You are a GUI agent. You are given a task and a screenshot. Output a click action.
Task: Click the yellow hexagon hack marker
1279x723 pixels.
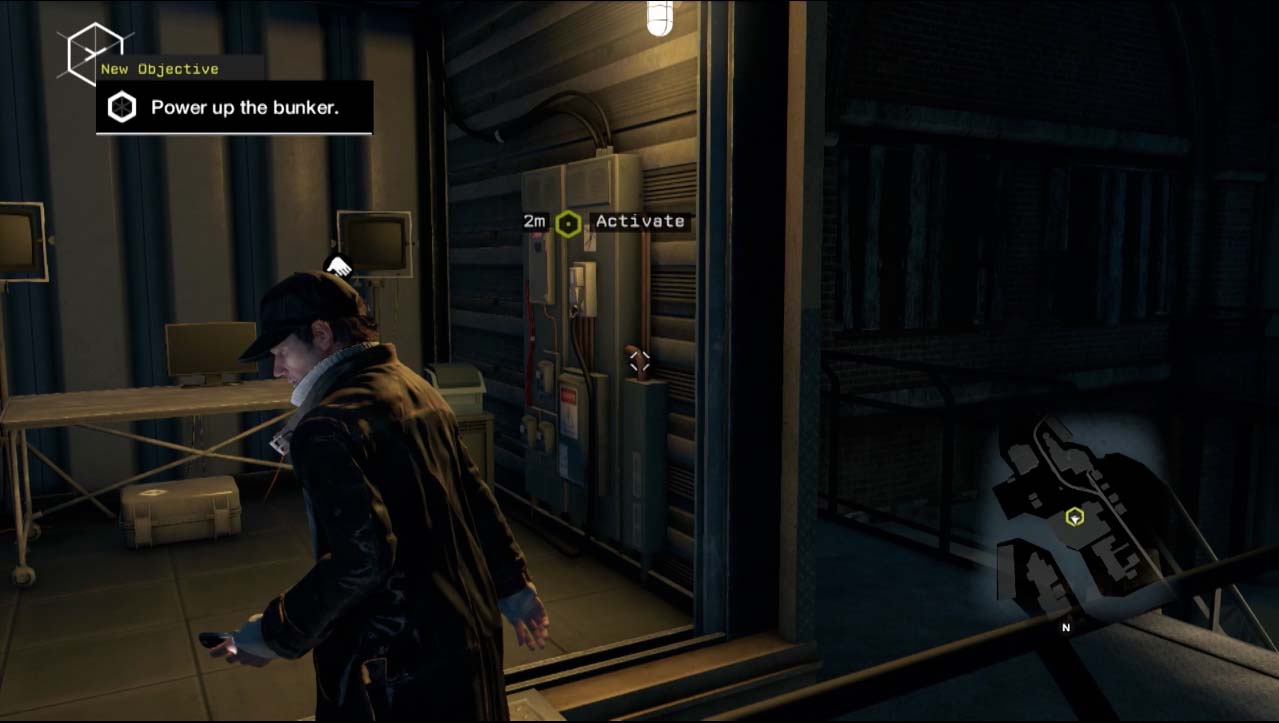pyautogui.click(x=568, y=223)
